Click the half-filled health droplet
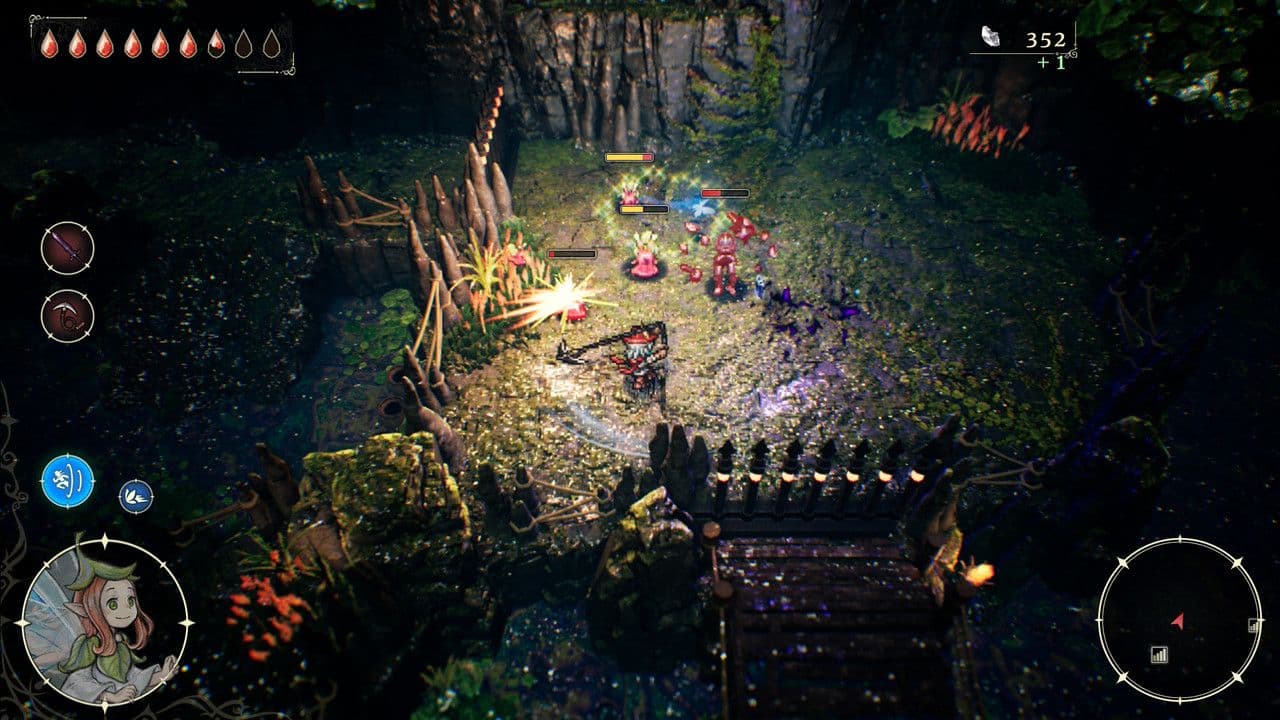Screen dimensions: 1280x720 [214, 44]
